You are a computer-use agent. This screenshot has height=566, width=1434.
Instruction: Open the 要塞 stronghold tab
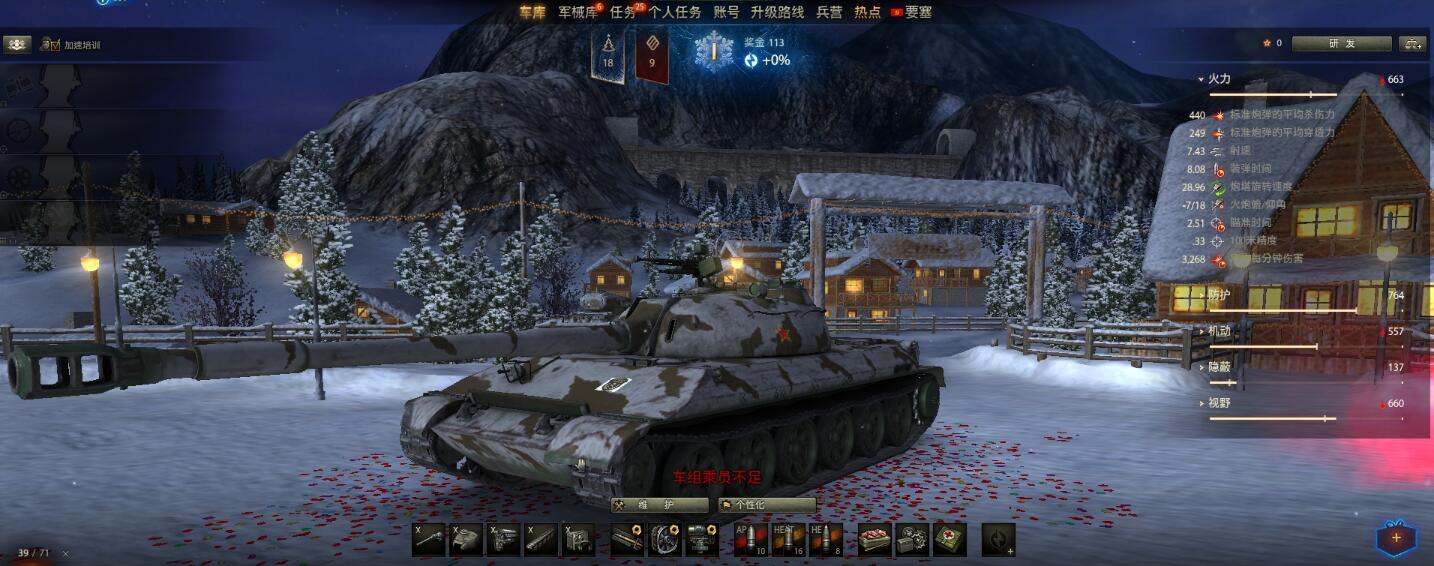918,12
